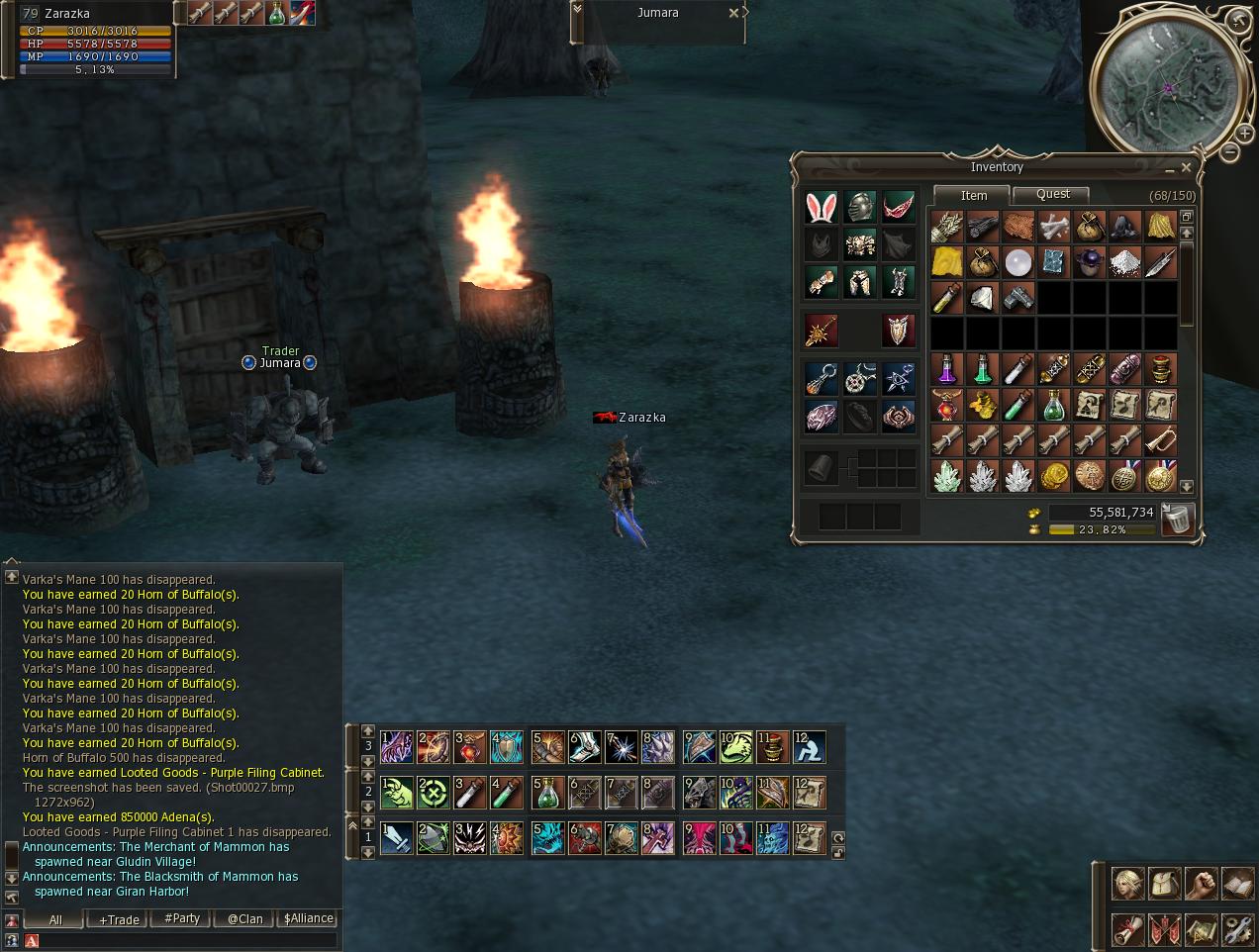Switch to the Quest tab in Inventory

point(1052,195)
